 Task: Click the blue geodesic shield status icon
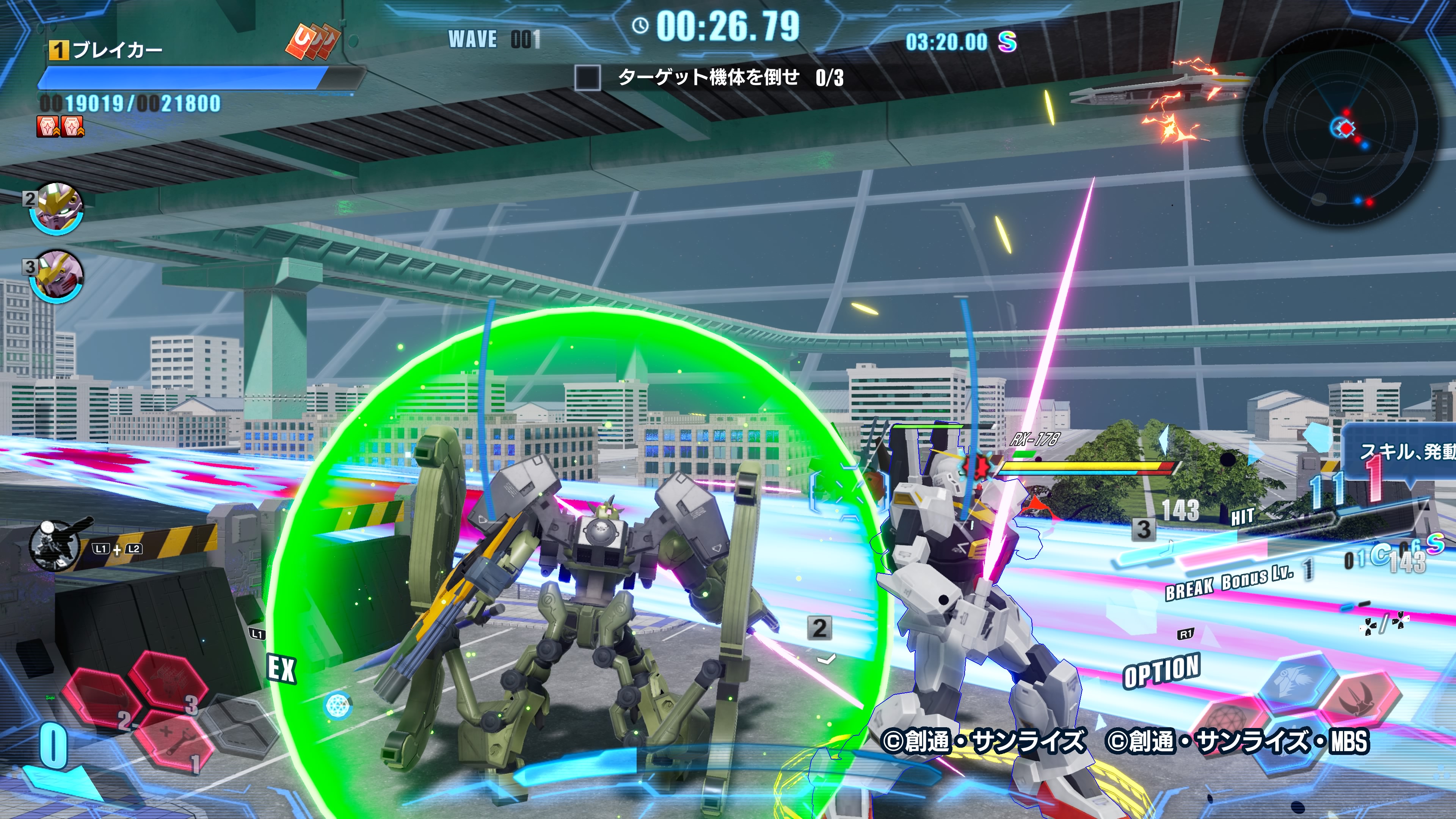tap(338, 705)
